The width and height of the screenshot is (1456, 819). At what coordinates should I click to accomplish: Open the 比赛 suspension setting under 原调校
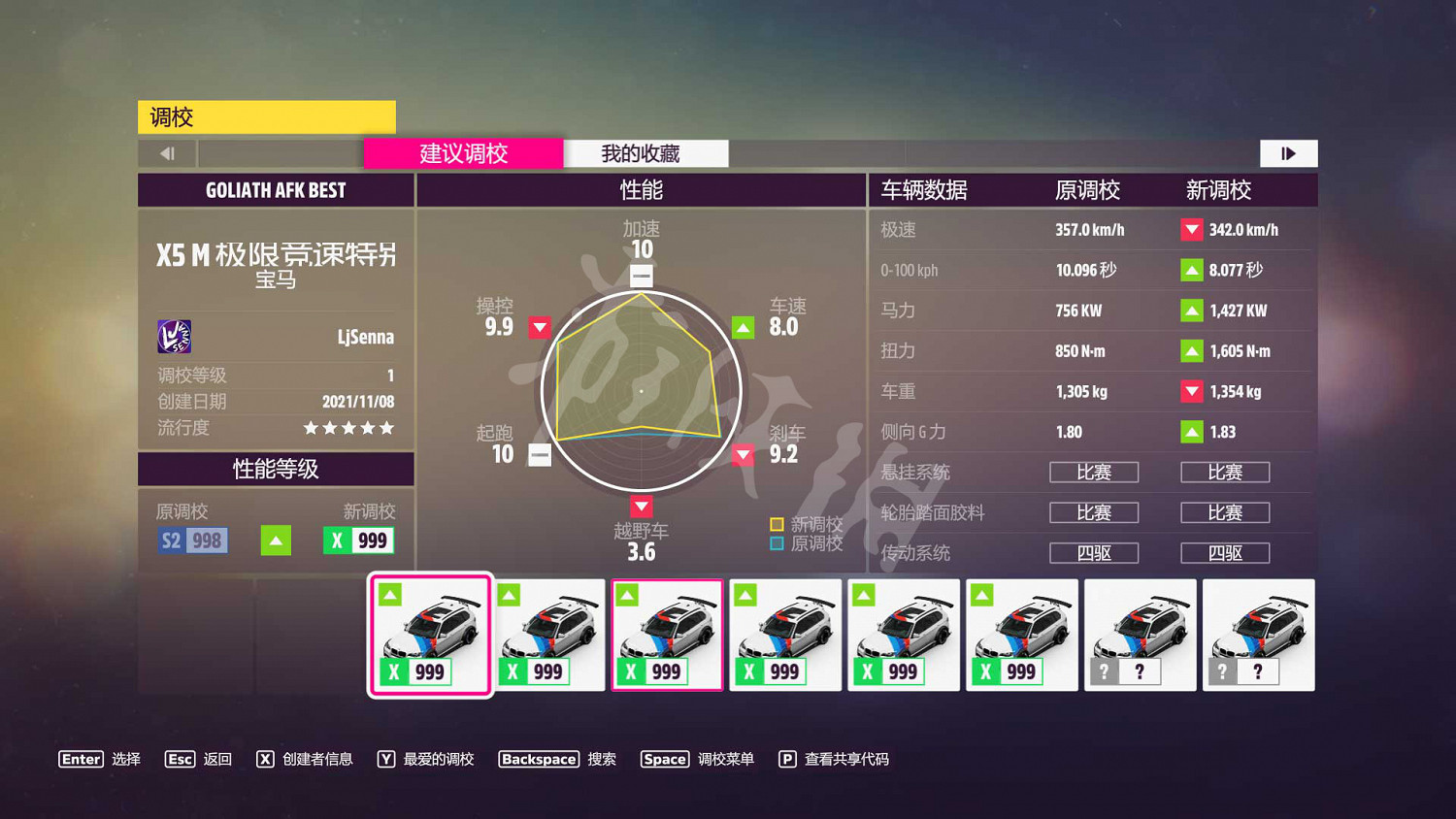(x=1093, y=473)
